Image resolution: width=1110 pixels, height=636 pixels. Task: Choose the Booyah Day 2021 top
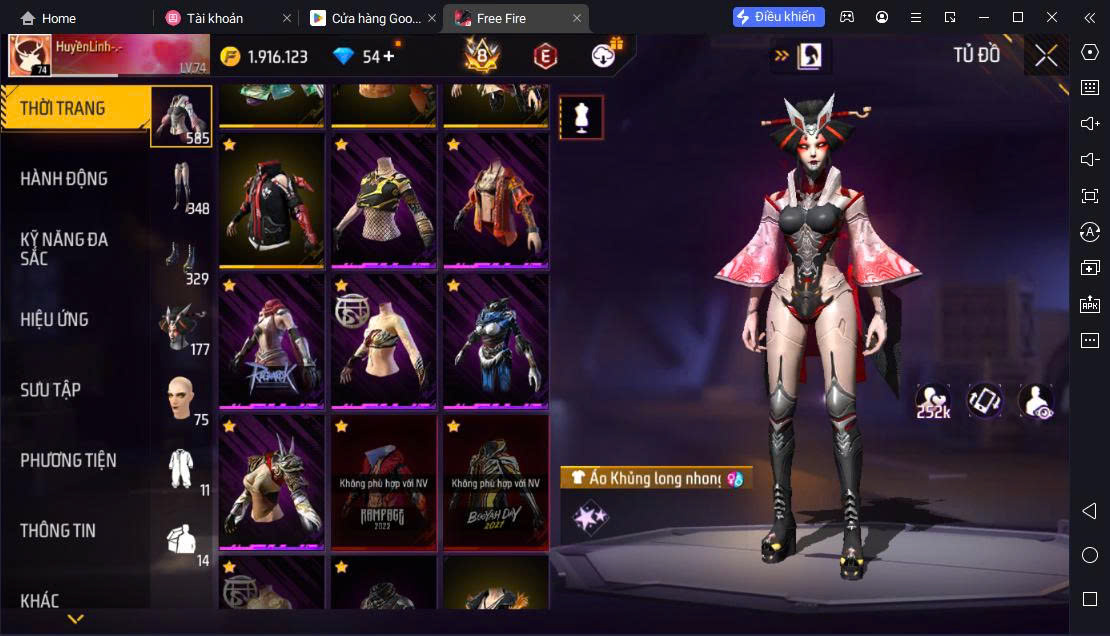click(495, 482)
